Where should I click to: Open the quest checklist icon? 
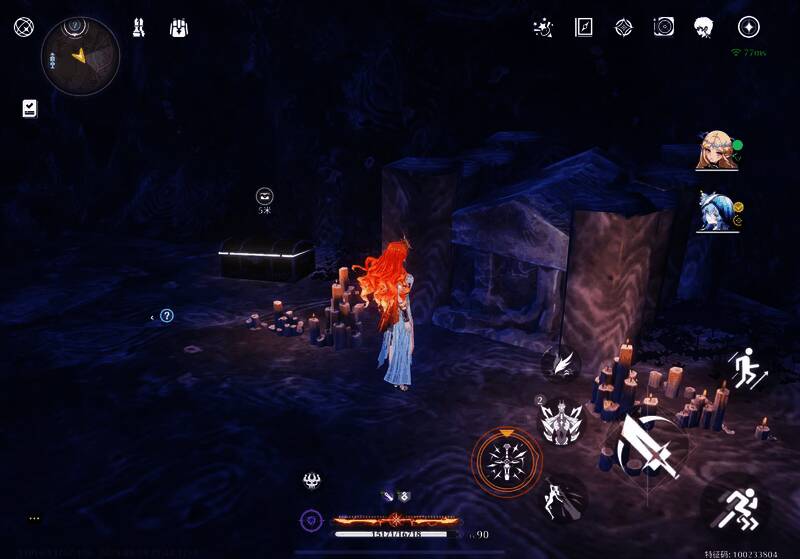point(29,108)
